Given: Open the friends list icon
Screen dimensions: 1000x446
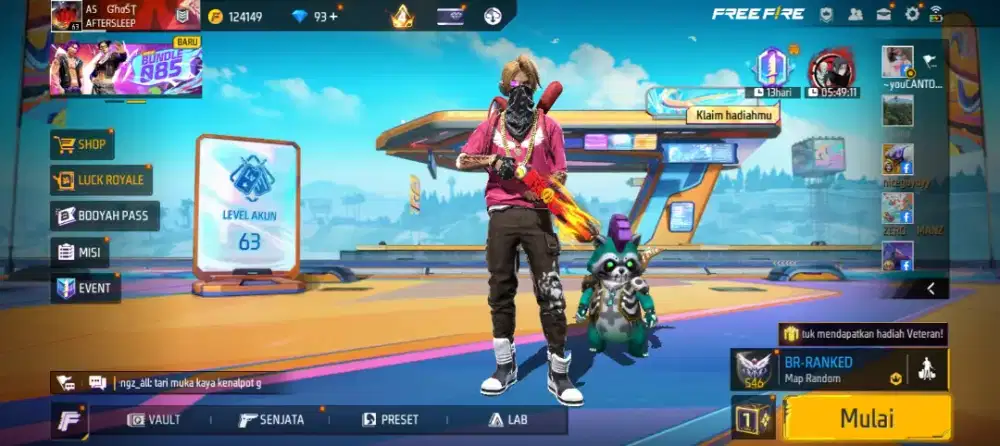Looking at the screenshot, I should (x=855, y=14).
